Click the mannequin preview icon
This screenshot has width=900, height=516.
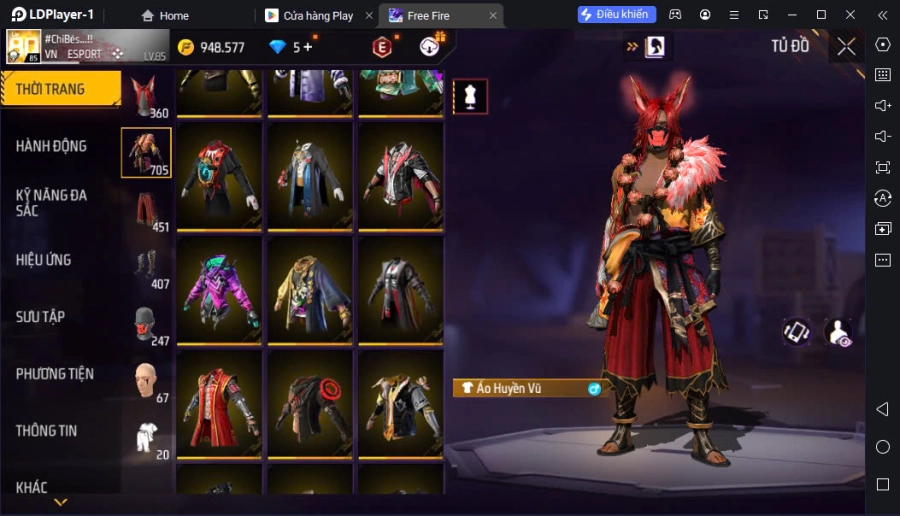click(x=470, y=96)
